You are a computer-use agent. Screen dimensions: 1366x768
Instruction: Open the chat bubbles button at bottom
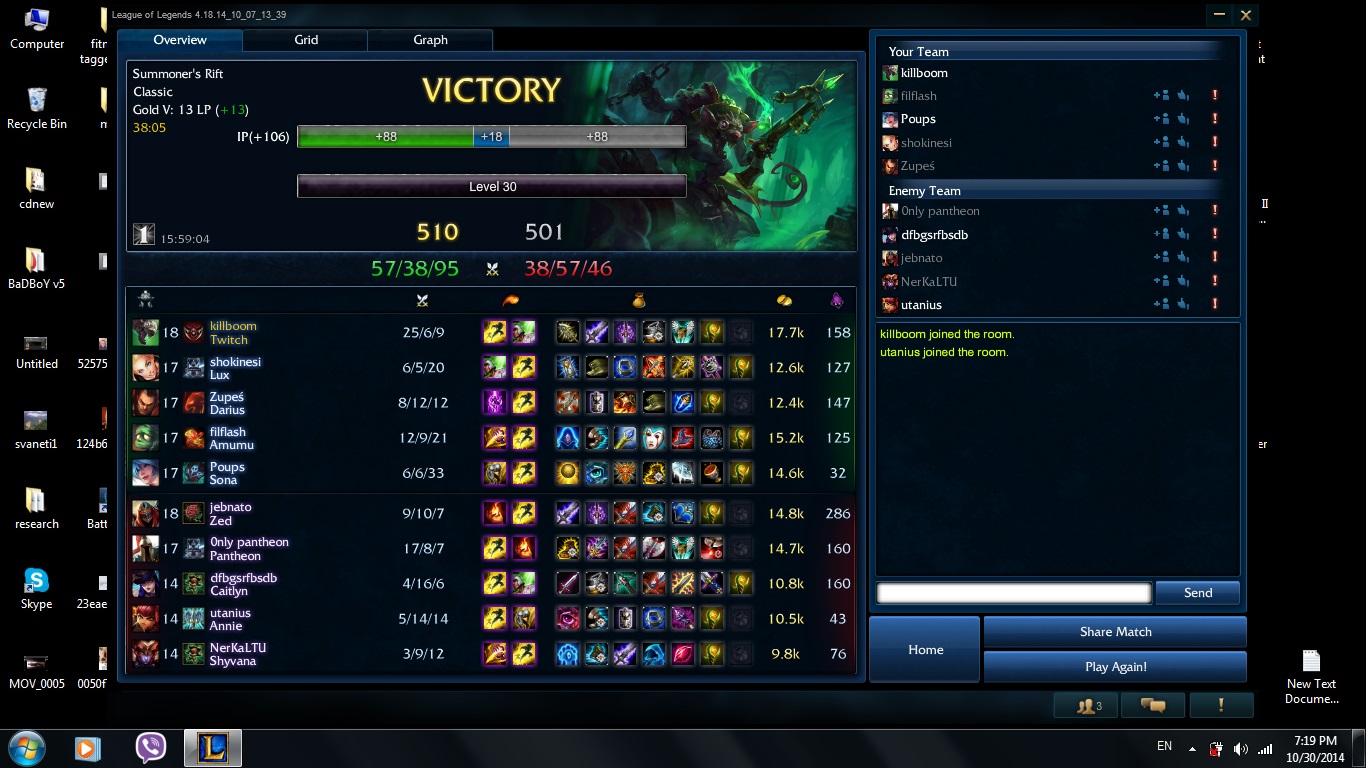(1152, 706)
